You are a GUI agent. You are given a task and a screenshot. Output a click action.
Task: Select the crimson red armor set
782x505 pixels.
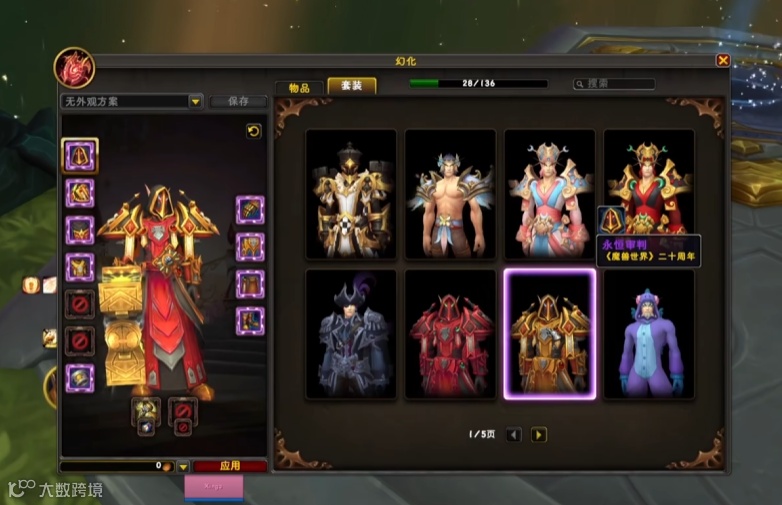450,334
